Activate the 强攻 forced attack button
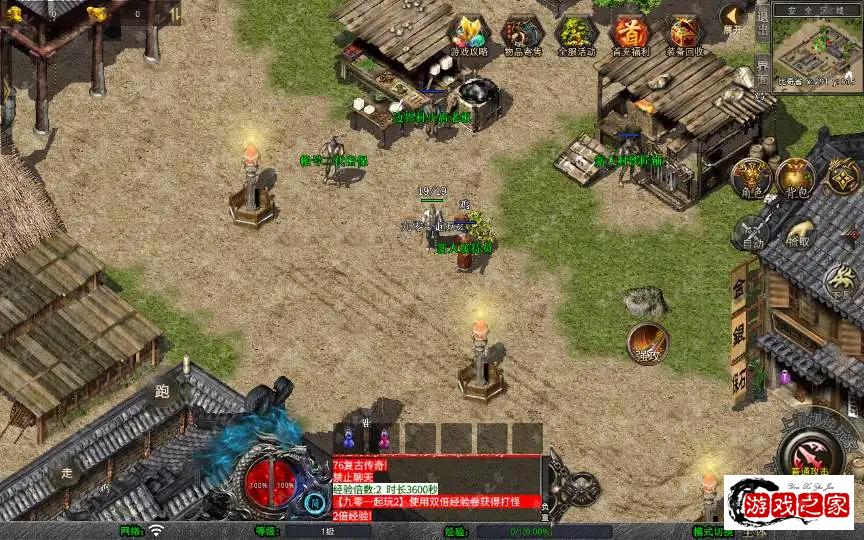864x540 pixels. click(x=648, y=343)
